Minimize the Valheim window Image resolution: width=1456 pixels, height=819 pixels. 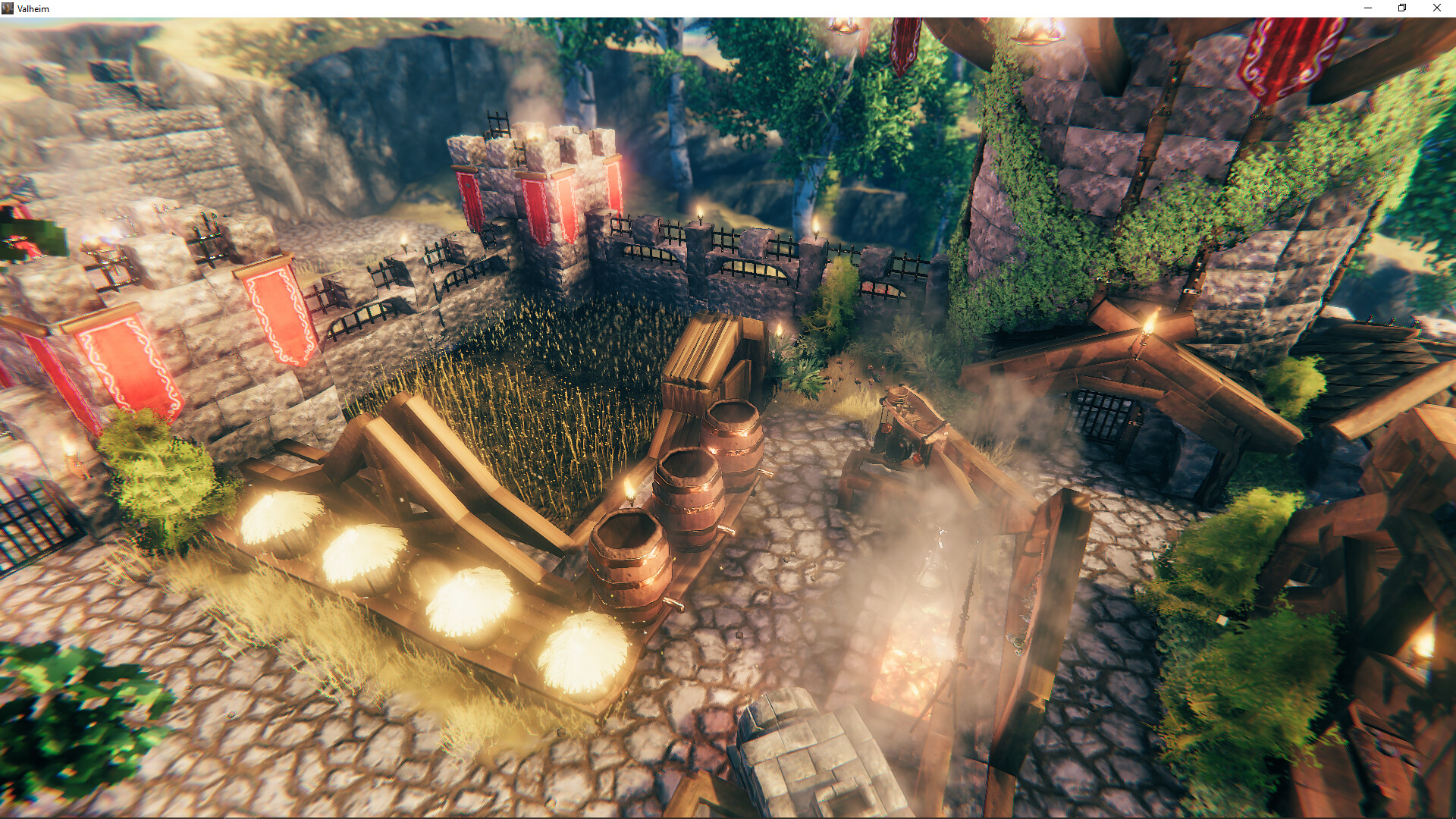[x=1368, y=8]
